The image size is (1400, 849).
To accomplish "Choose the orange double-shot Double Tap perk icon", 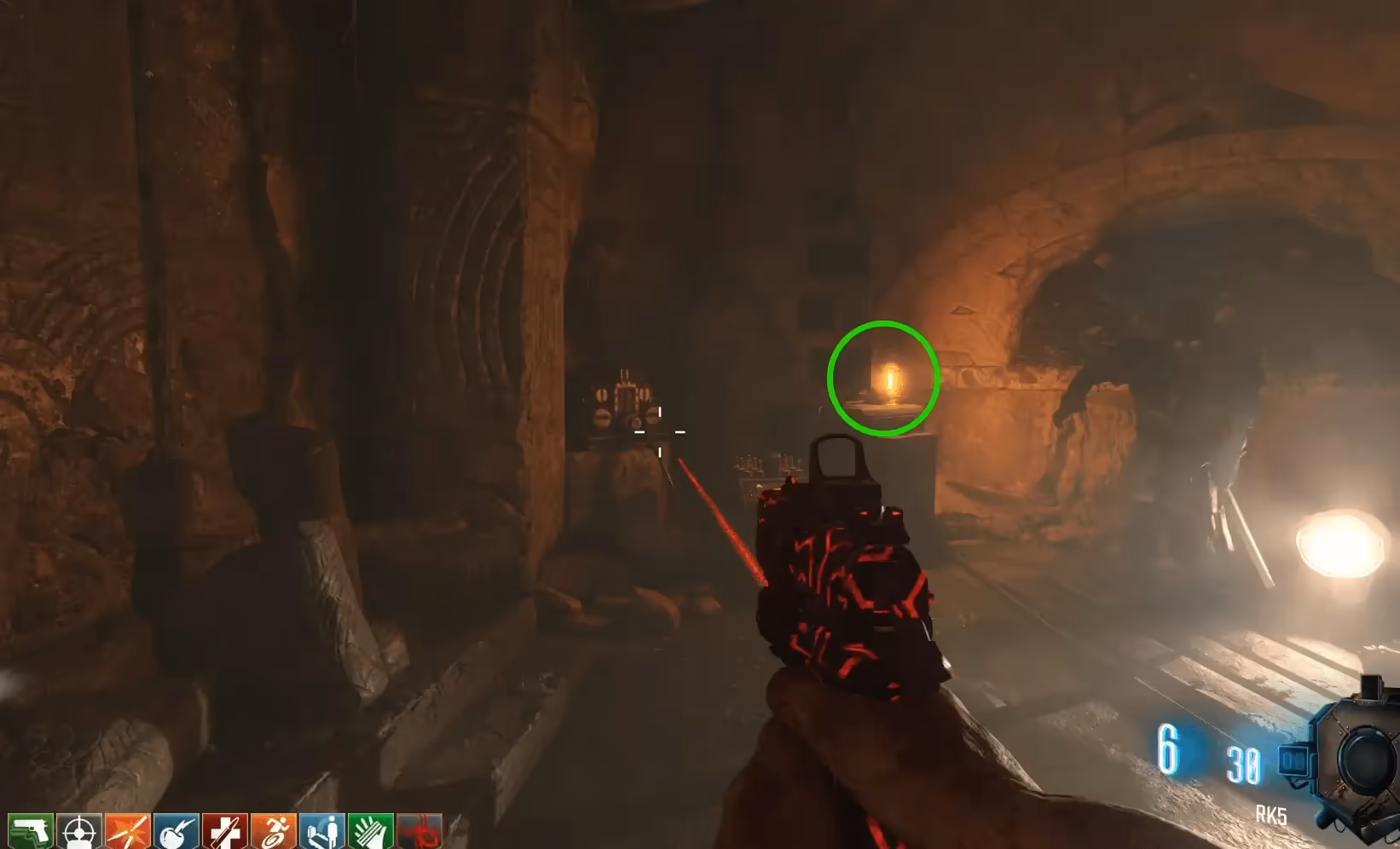I will tap(128, 831).
